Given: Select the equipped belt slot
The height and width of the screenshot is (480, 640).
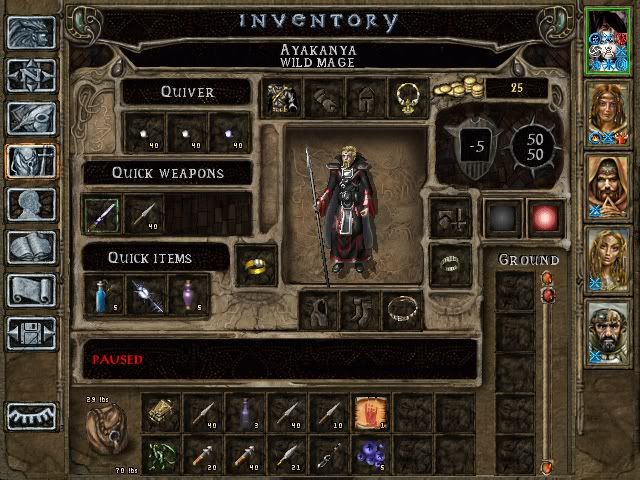Looking at the screenshot, I should (x=405, y=310).
